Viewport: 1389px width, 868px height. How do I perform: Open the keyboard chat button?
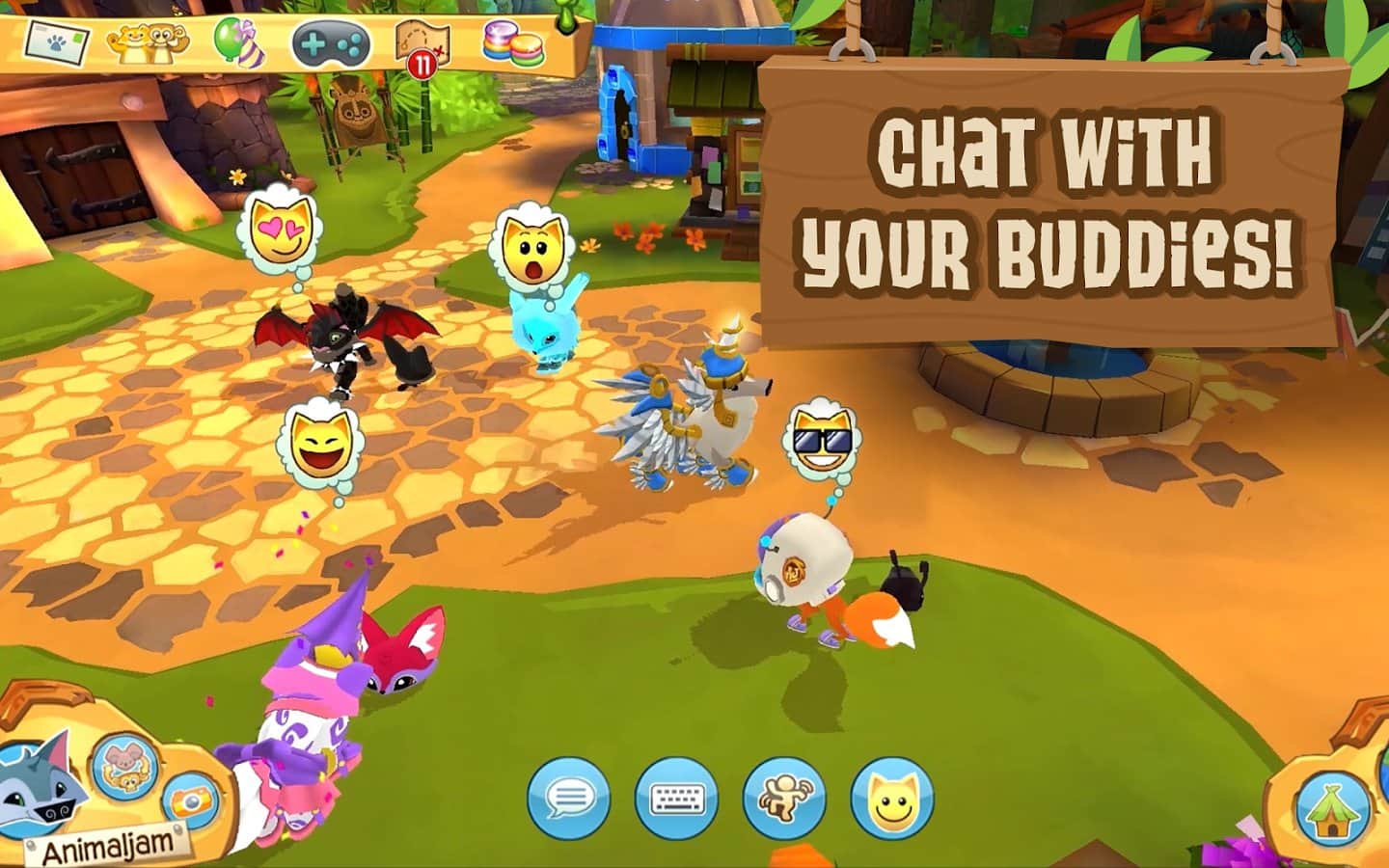[x=677, y=799]
